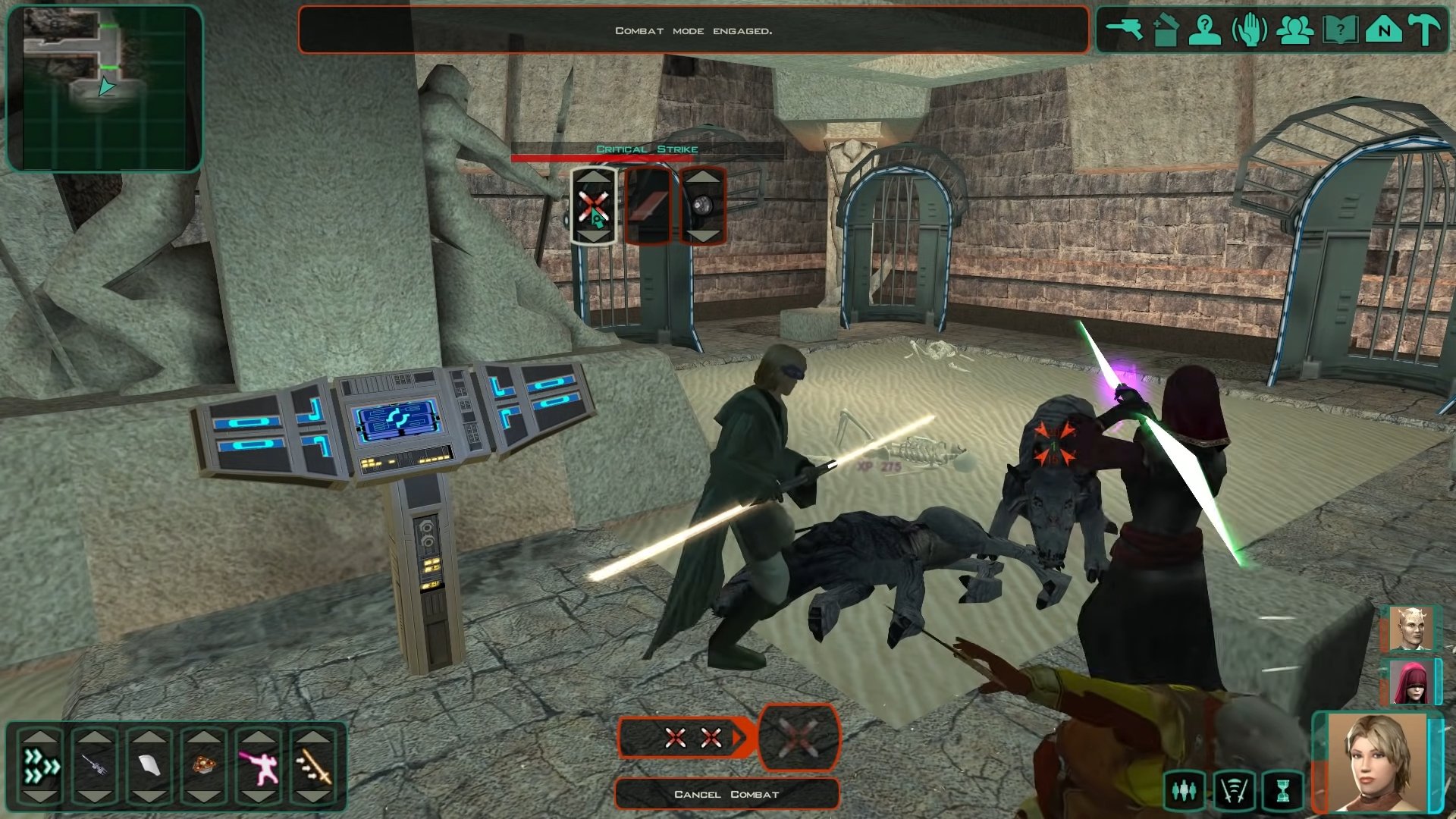Screen dimensions: 1456x819
Task: Cancel combat with the Cancel Combat button
Action: (x=726, y=794)
